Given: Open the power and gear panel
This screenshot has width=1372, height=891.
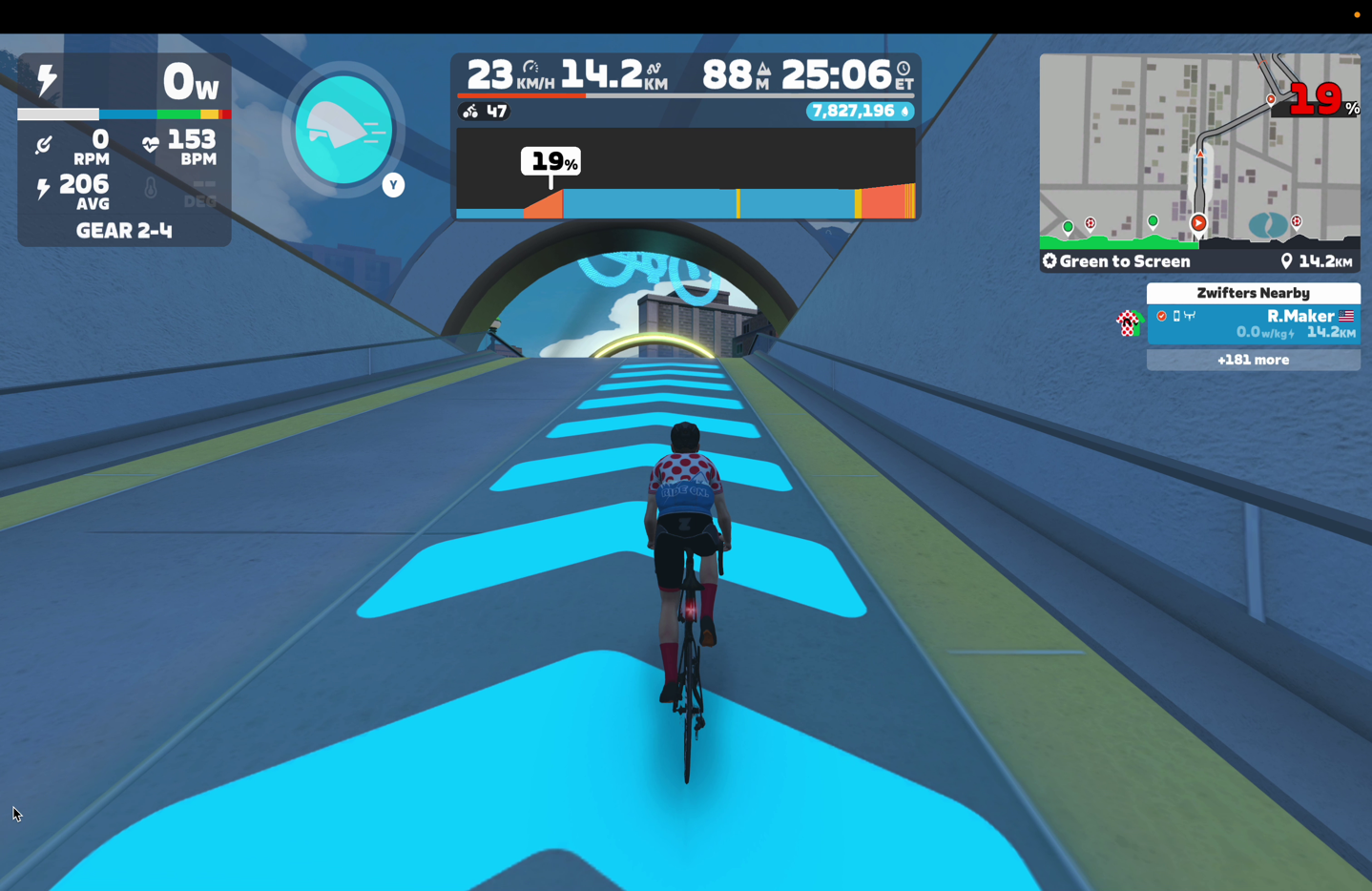Looking at the screenshot, I should (124, 150).
